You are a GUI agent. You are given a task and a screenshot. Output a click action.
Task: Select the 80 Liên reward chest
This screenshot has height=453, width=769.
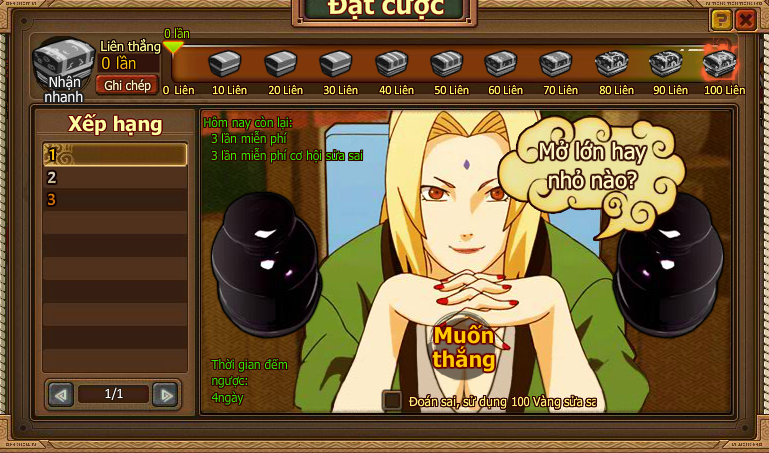(x=611, y=64)
